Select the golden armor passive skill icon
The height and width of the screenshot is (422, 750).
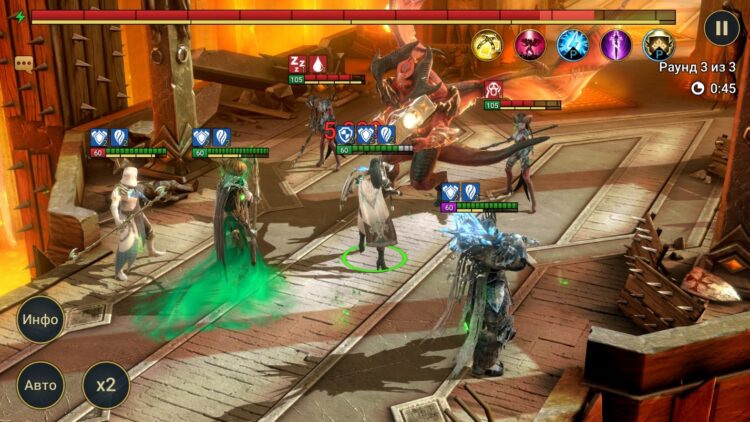click(658, 45)
